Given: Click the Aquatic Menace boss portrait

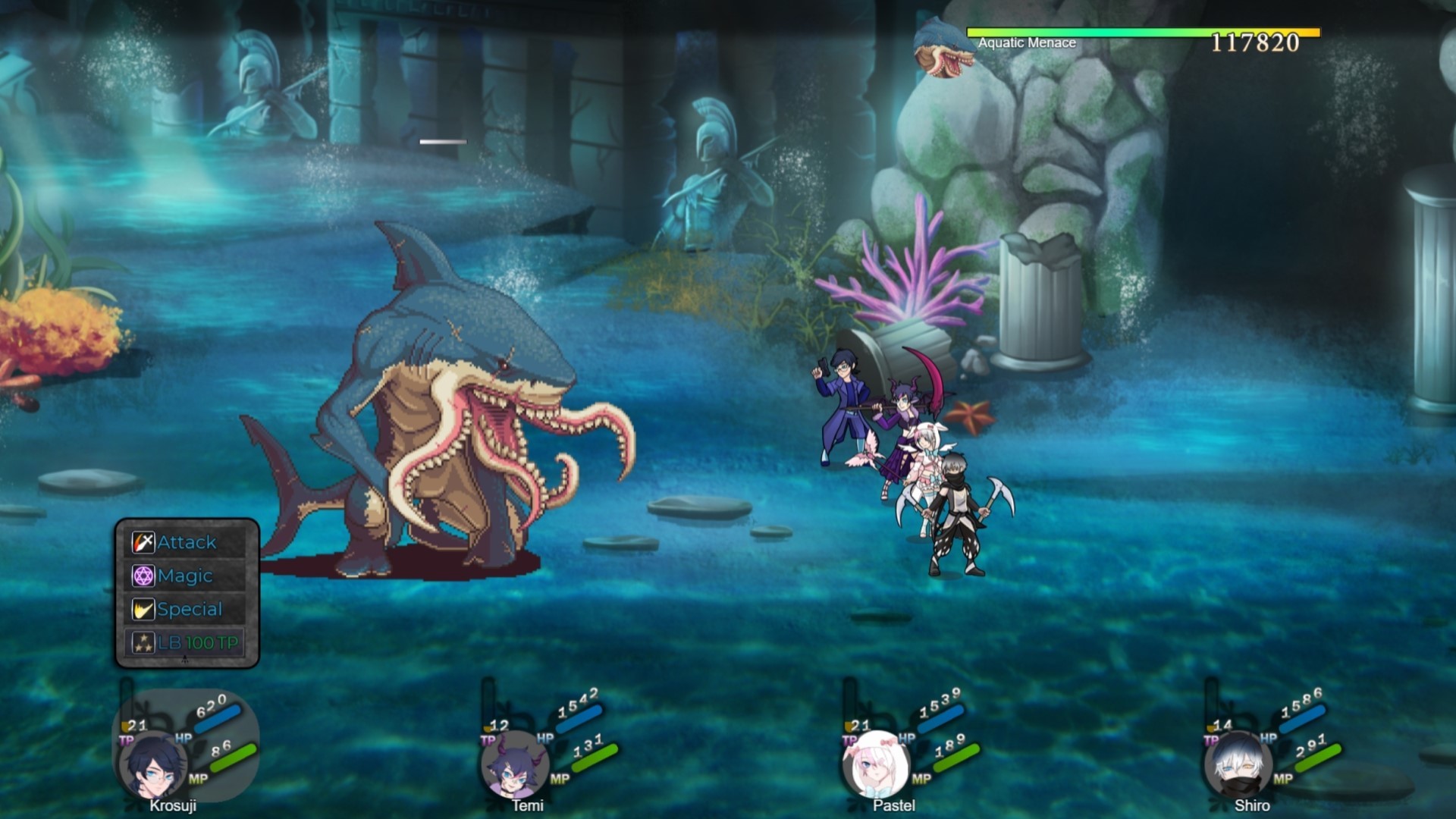Looking at the screenshot, I should (x=940, y=49).
